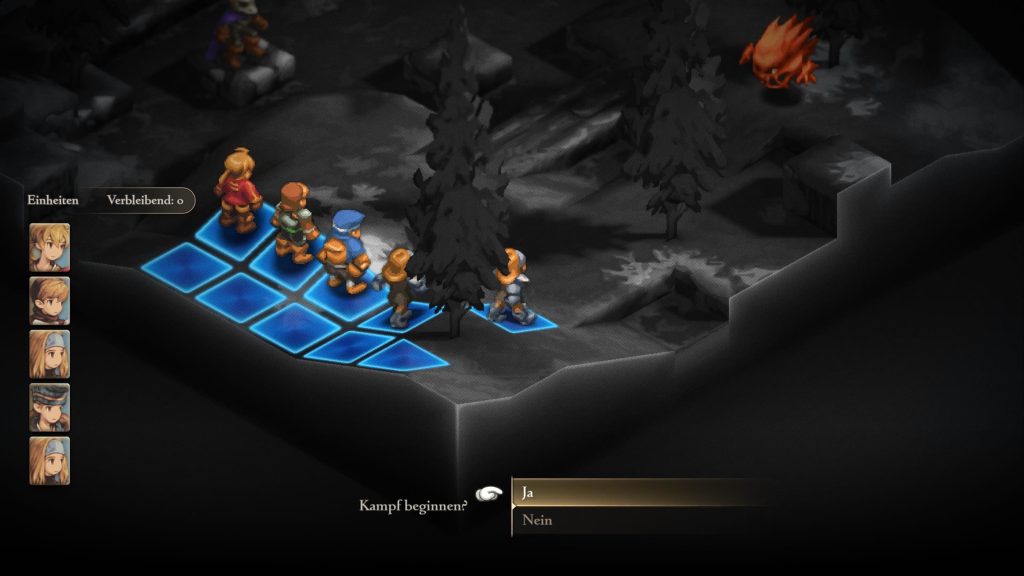Screen dimensions: 1024x576
Task: Choose the unit portrait wearing a cap
Action: (49, 407)
